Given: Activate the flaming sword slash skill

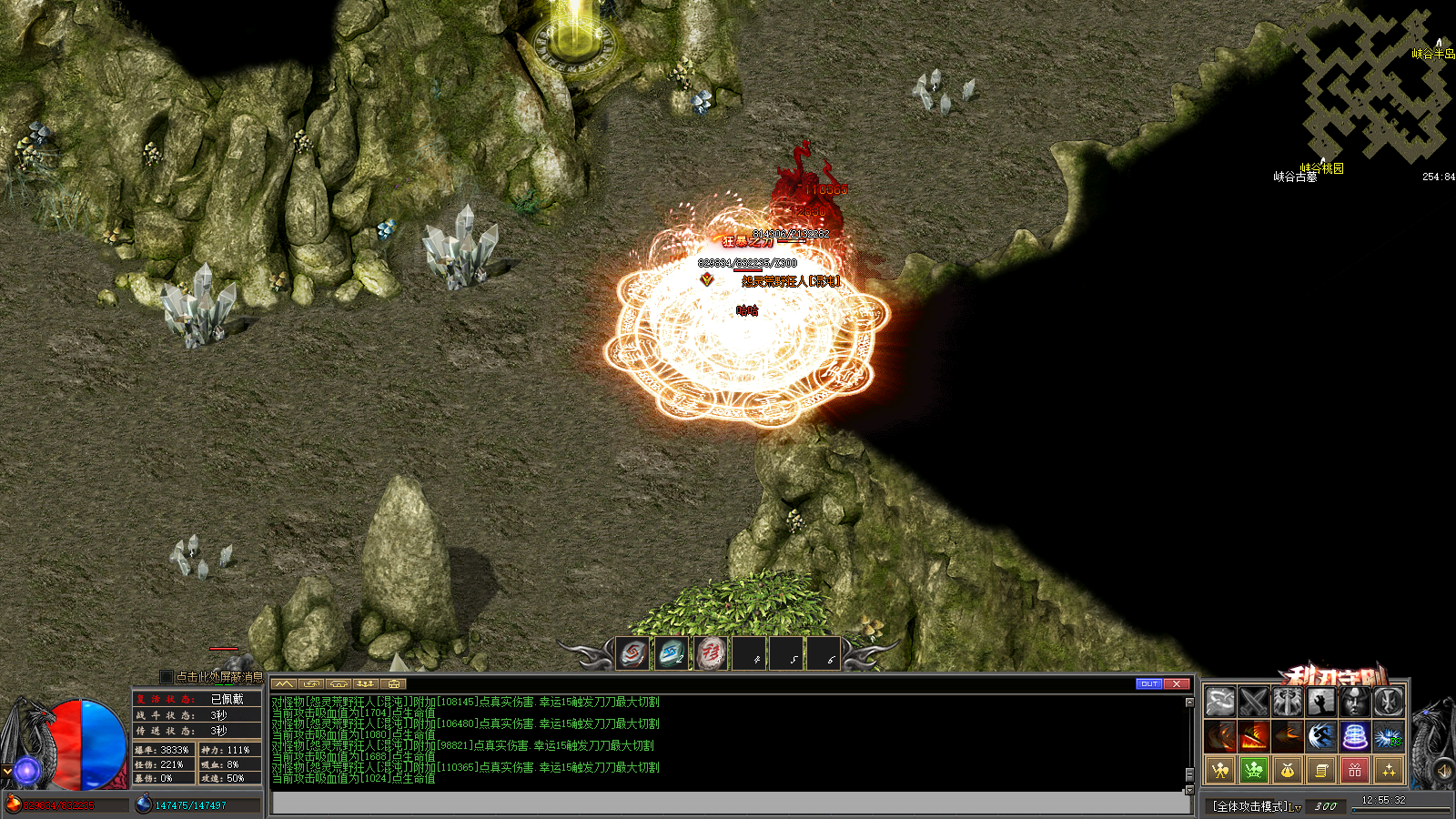Looking at the screenshot, I should pyautogui.click(x=1254, y=735).
